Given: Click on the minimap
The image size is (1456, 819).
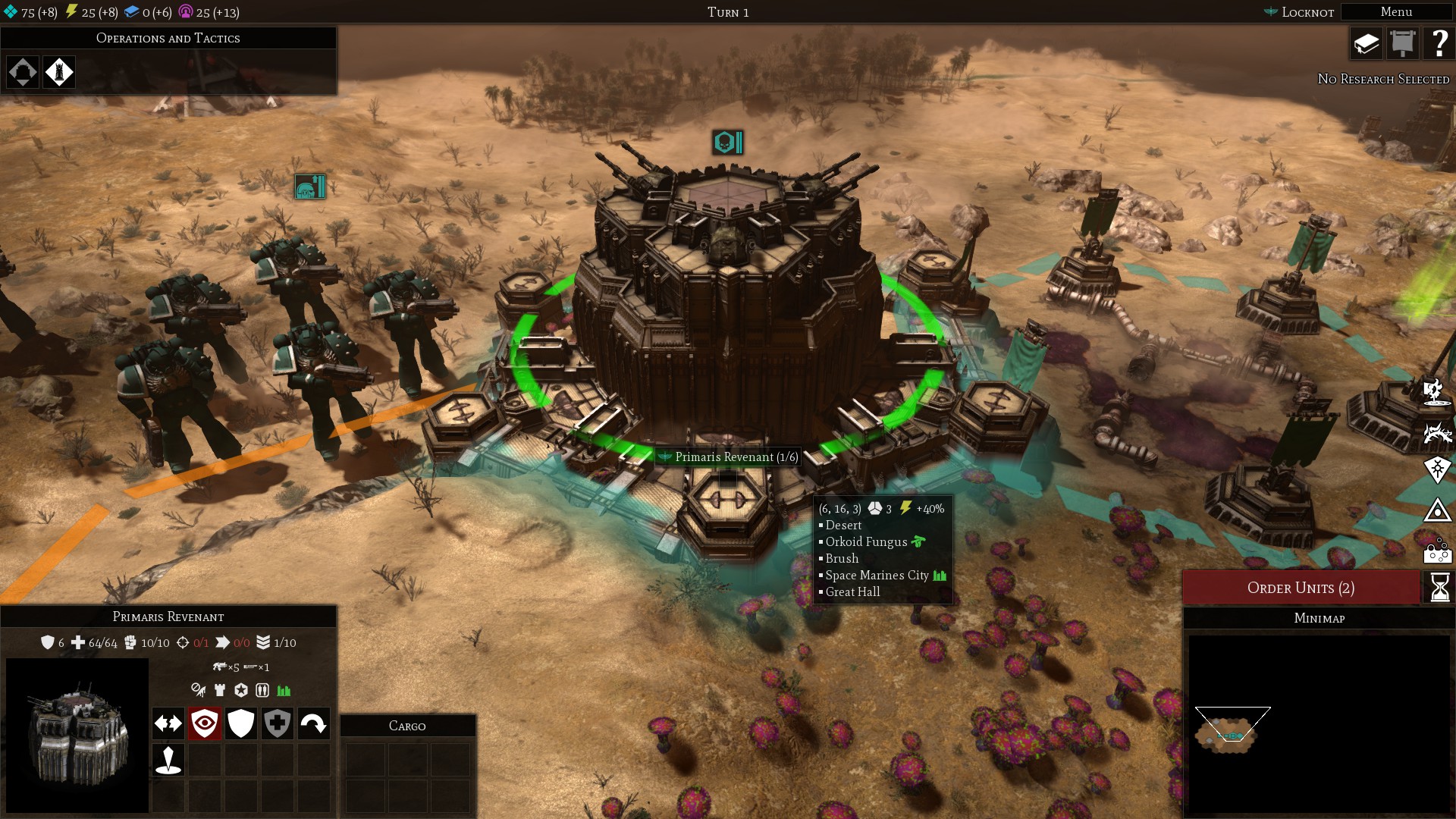Looking at the screenshot, I should click(x=1319, y=724).
